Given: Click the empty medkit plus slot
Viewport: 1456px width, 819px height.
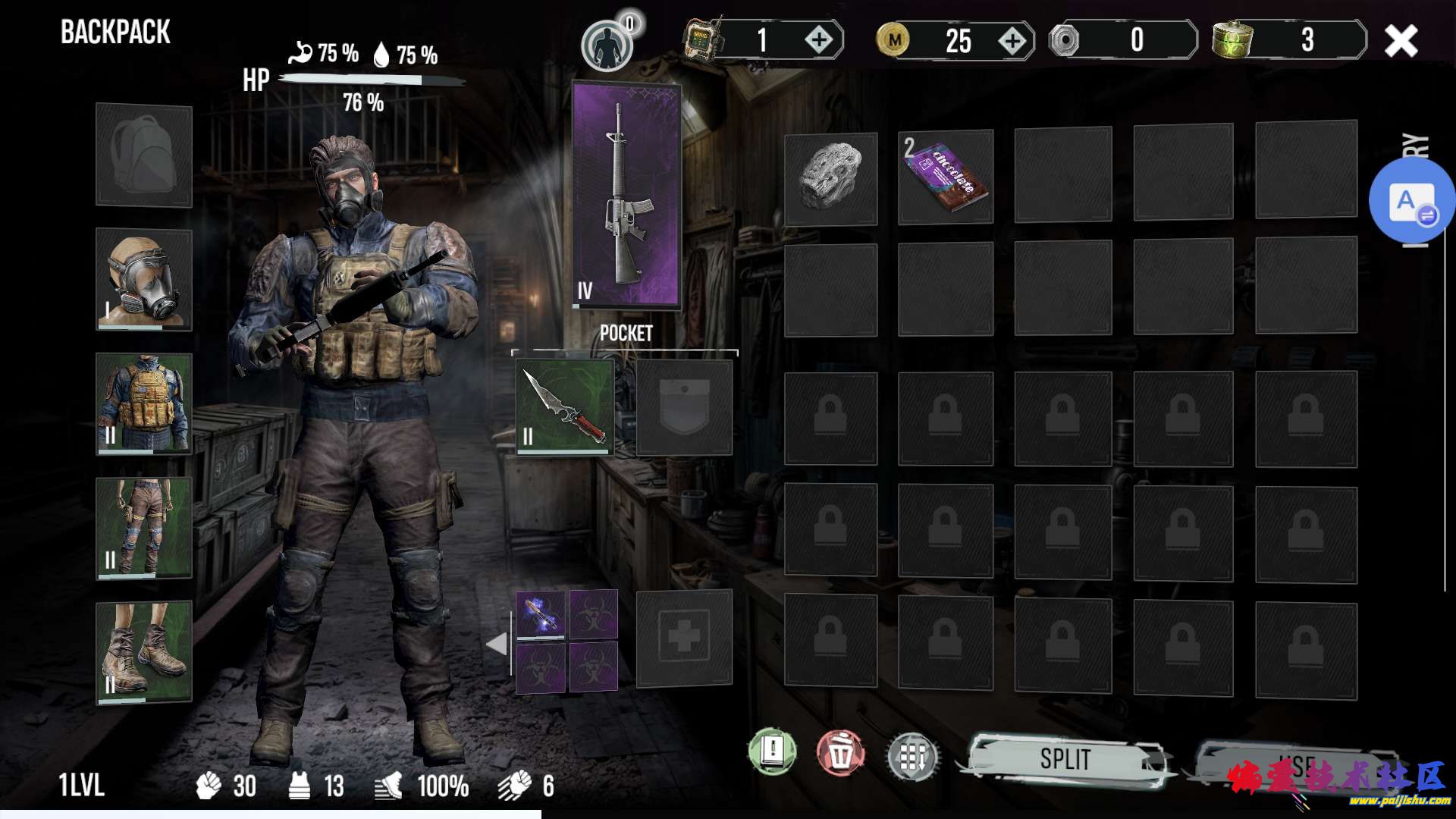Looking at the screenshot, I should [x=684, y=638].
